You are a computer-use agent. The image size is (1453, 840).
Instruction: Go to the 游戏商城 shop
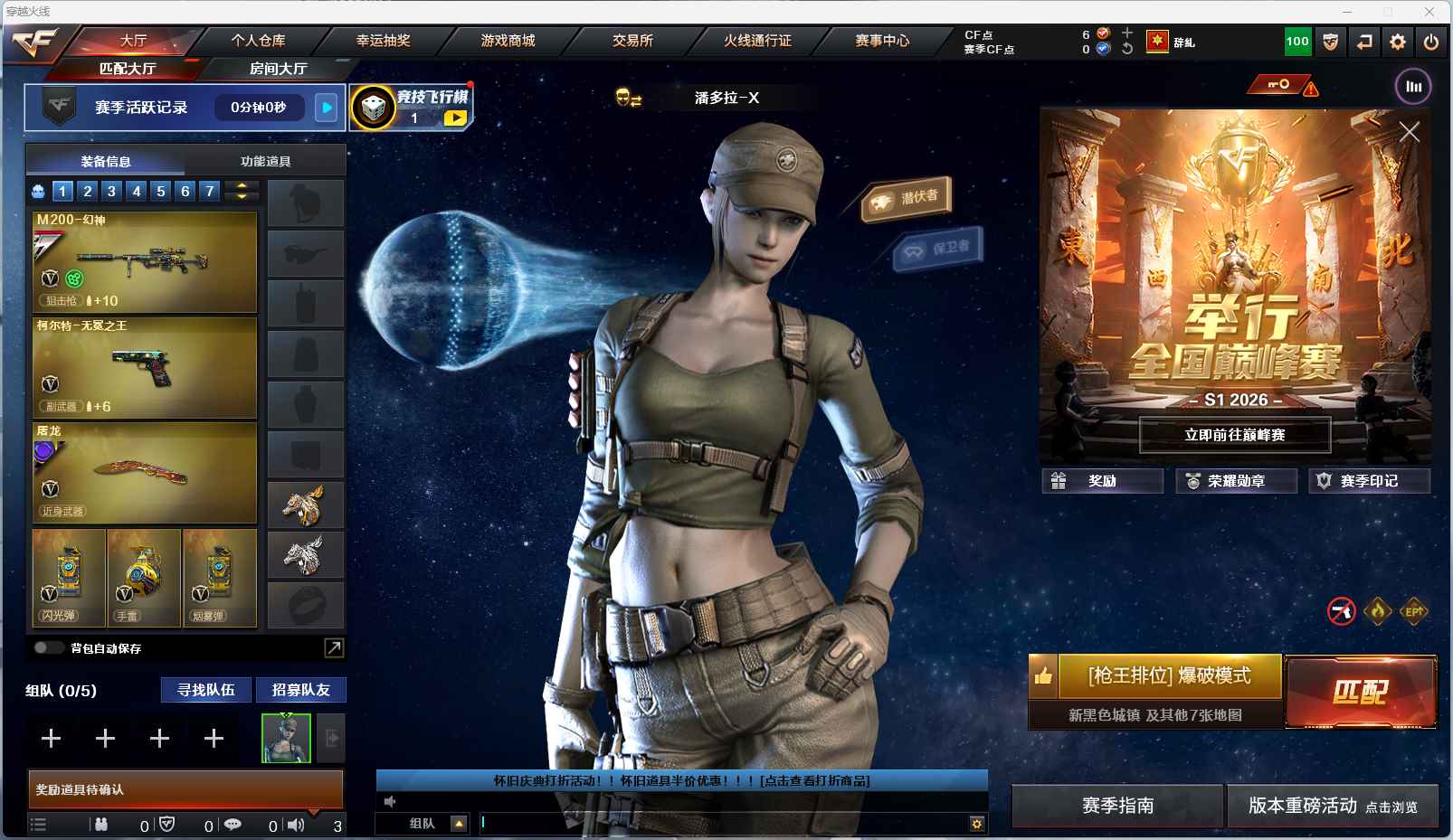508,41
